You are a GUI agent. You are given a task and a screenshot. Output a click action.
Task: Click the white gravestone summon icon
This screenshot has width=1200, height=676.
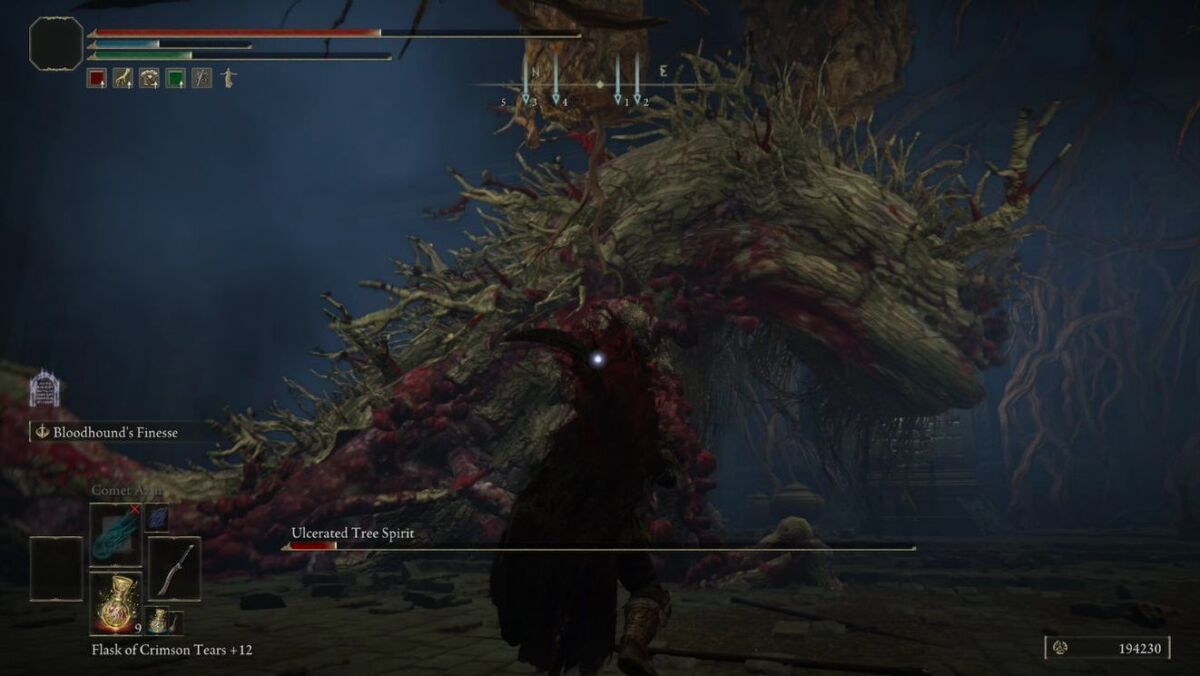(44, 388)
